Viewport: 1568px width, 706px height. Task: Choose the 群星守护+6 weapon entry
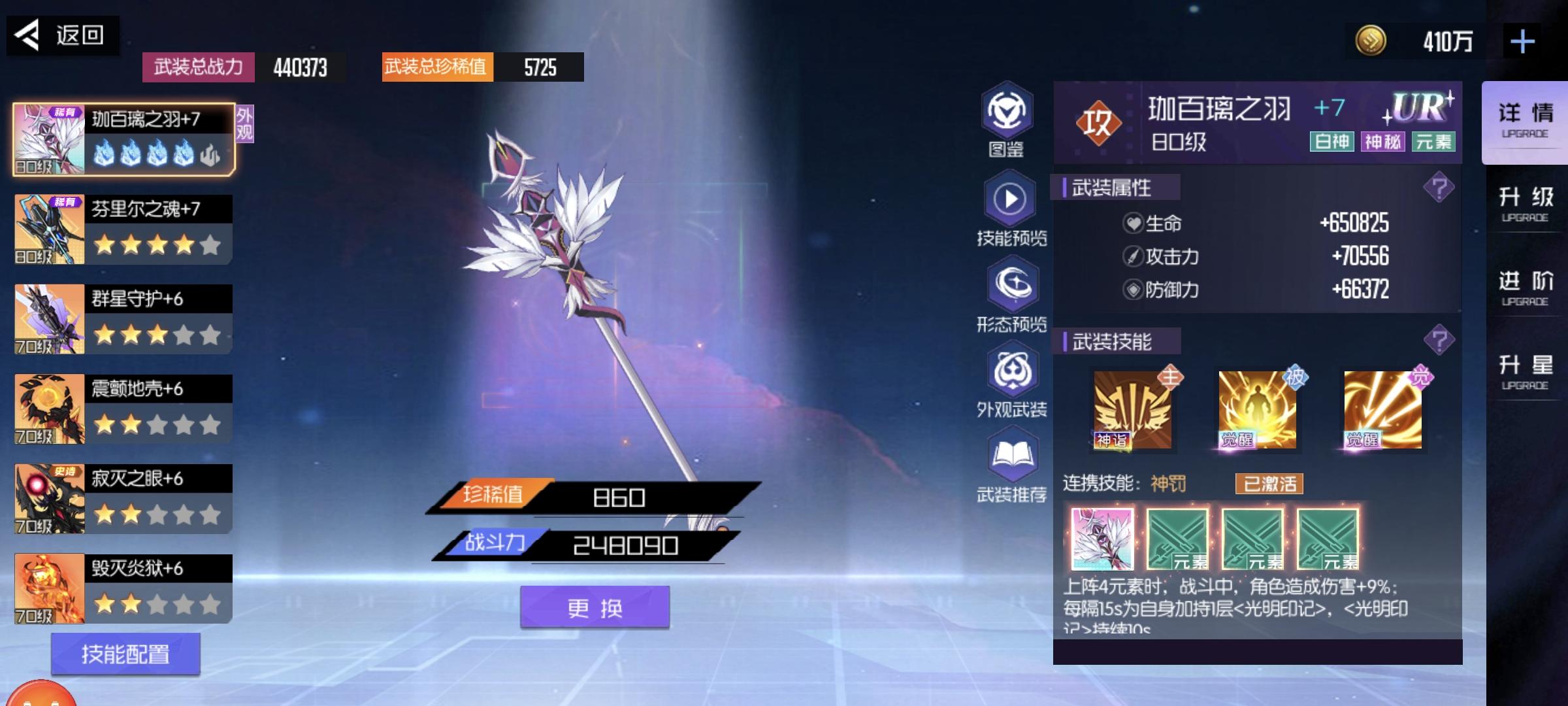pos(124,319)
